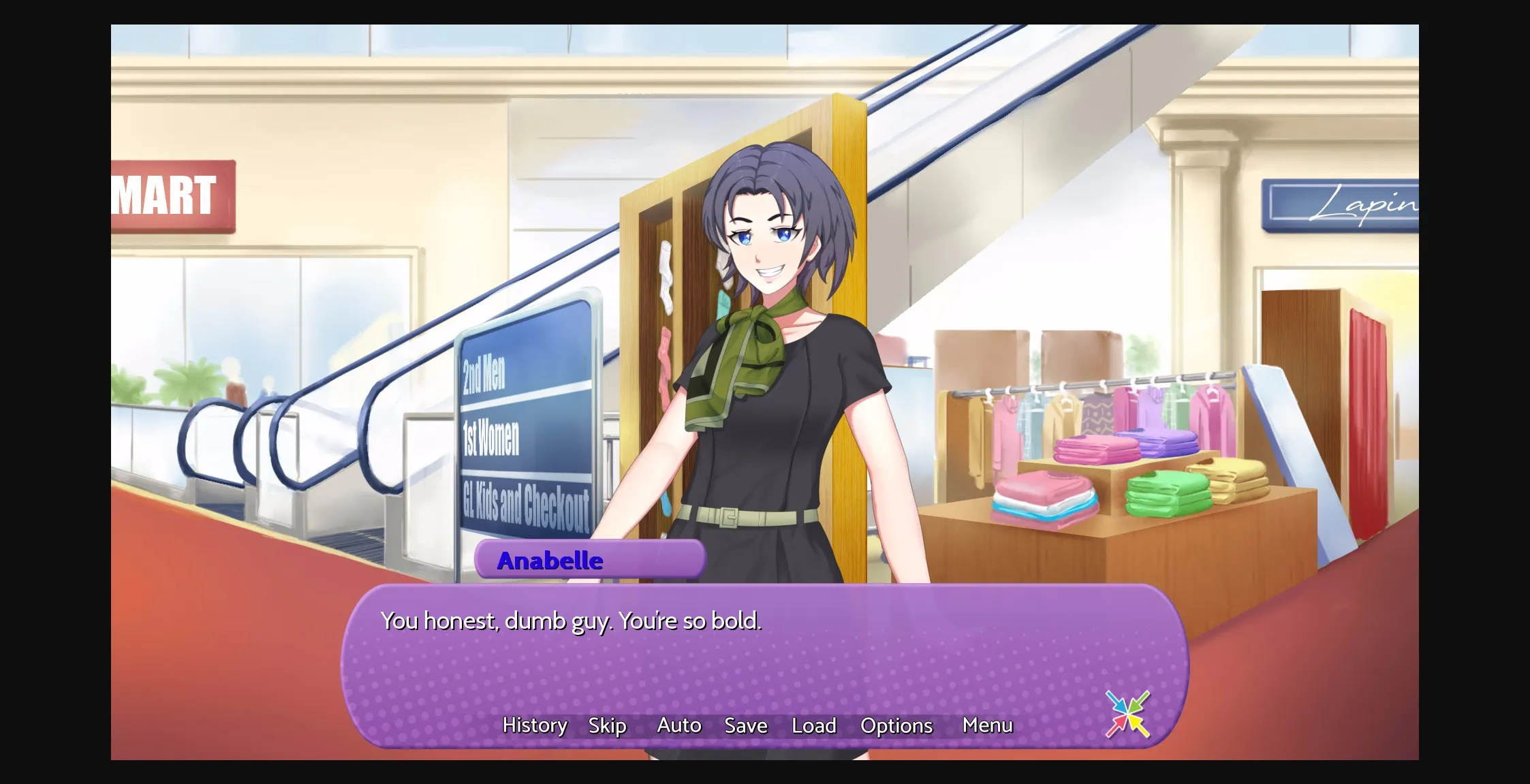Click the '1st Women' directory line
The image size is (1530, 784).
pos(490,438)
